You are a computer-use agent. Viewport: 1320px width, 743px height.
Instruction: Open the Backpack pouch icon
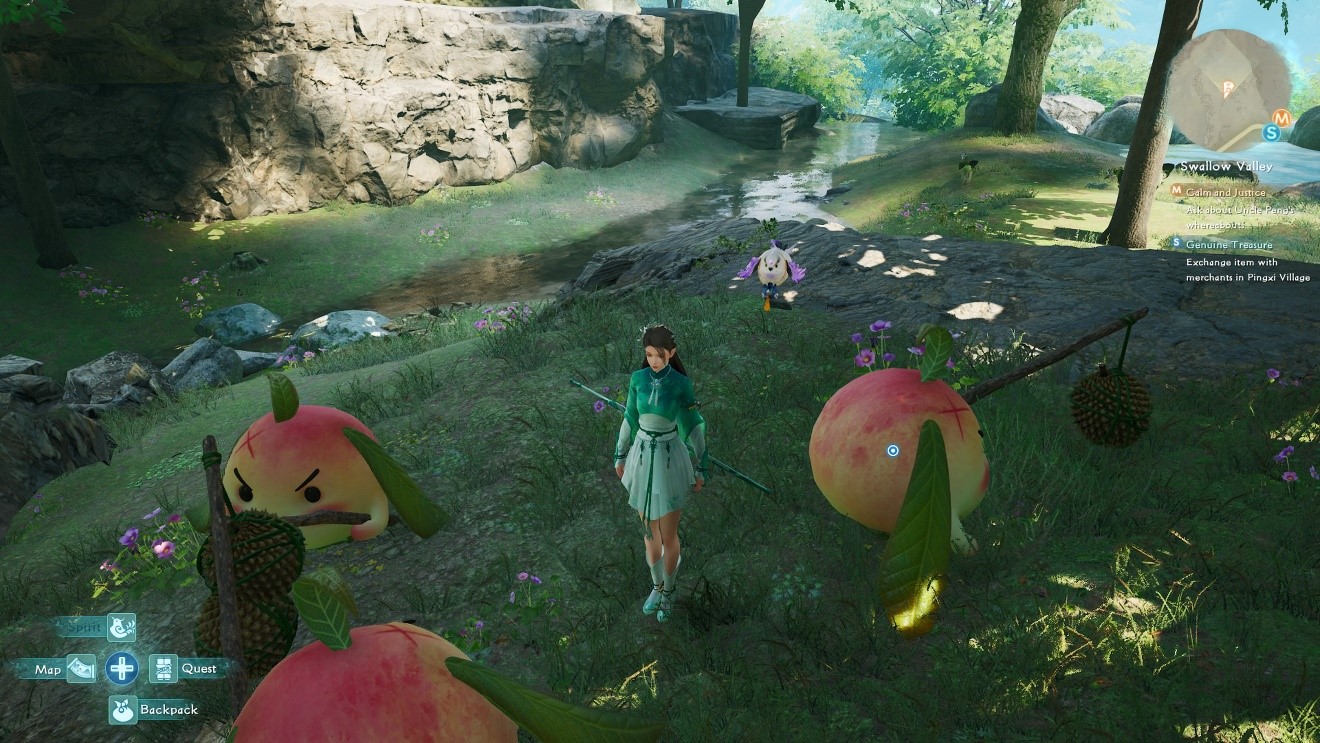click(122, 710)
